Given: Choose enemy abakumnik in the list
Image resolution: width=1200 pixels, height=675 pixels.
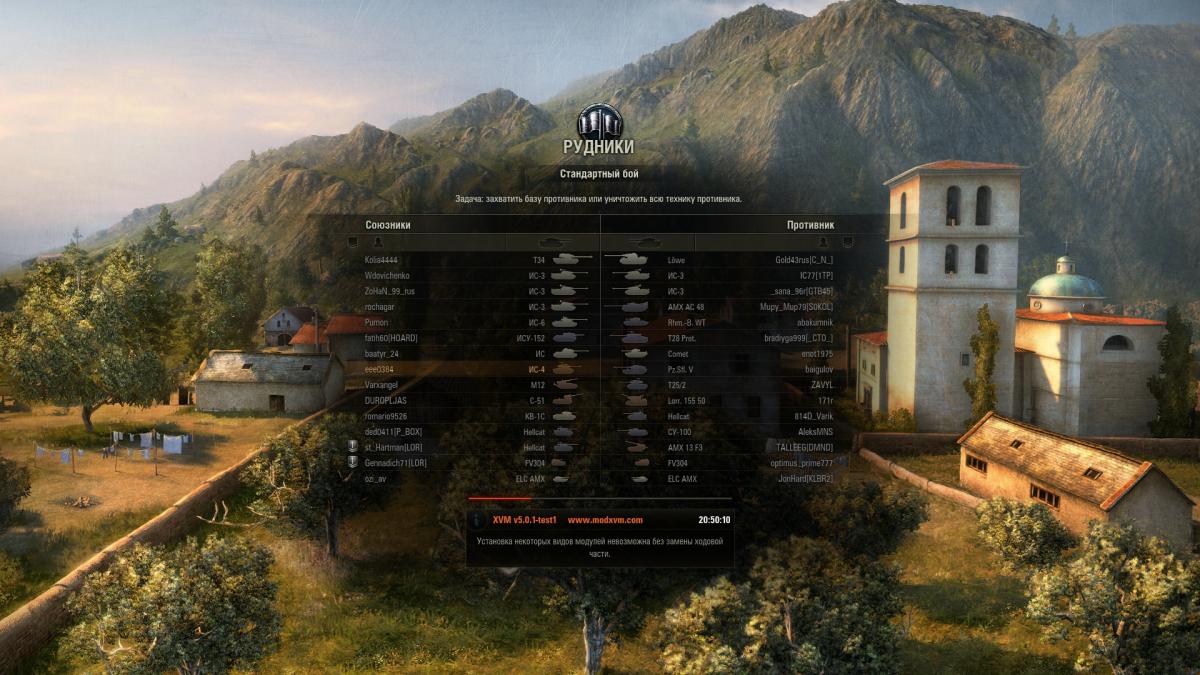Looking at the screenshot, I should pos(811,322).
